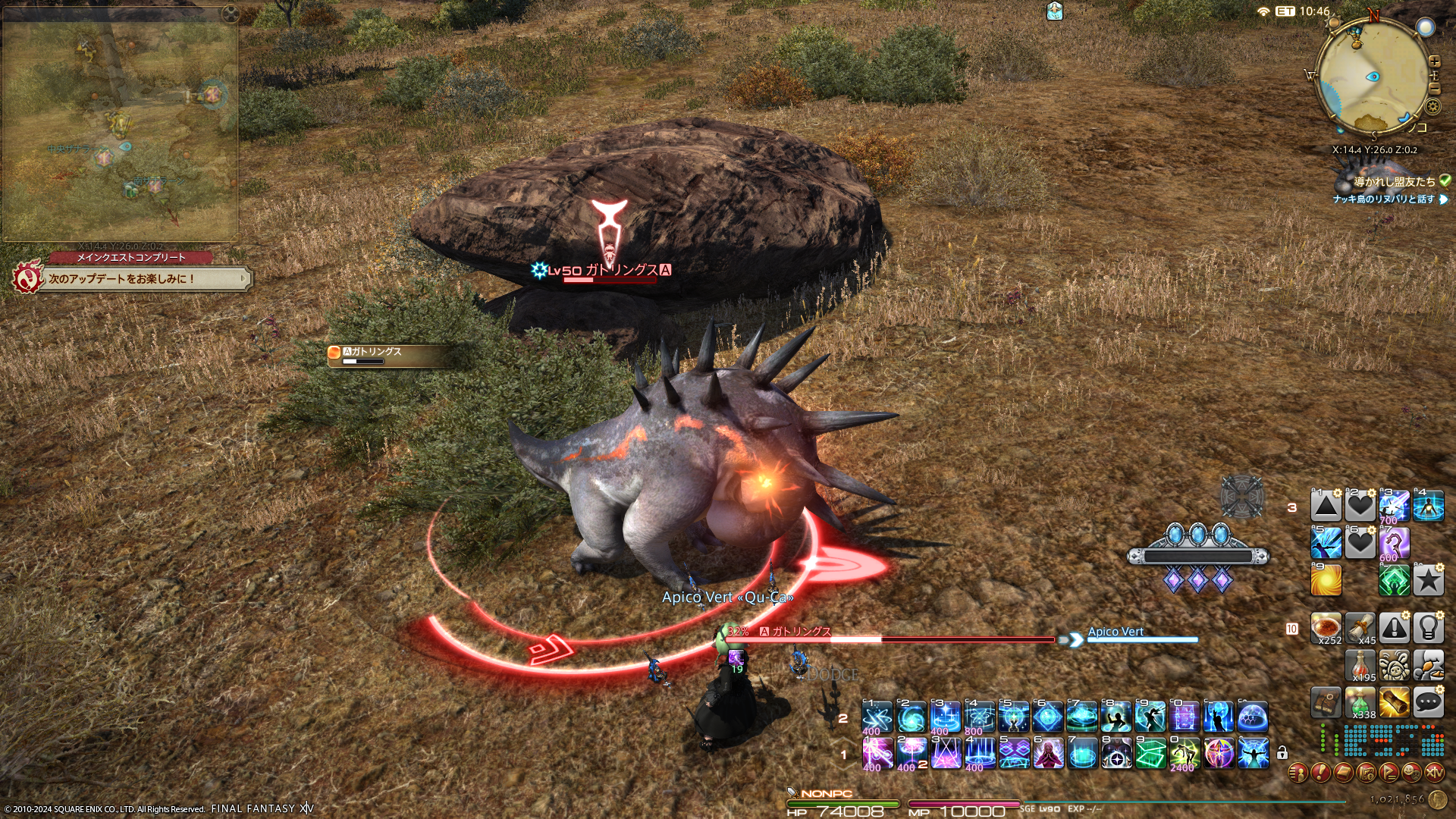Screen dimensions: 1456x819
Task: Close the overlay map in top-left
Action: tap(230, 14)
